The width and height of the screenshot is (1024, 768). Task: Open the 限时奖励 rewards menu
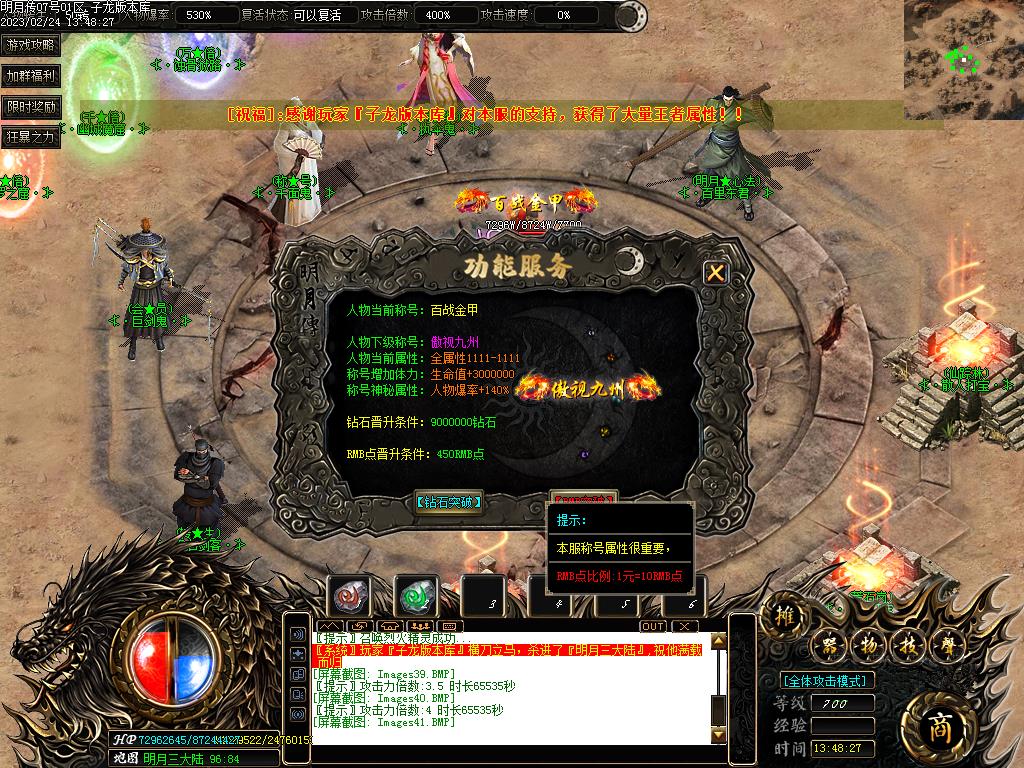[x=31, y=106]
